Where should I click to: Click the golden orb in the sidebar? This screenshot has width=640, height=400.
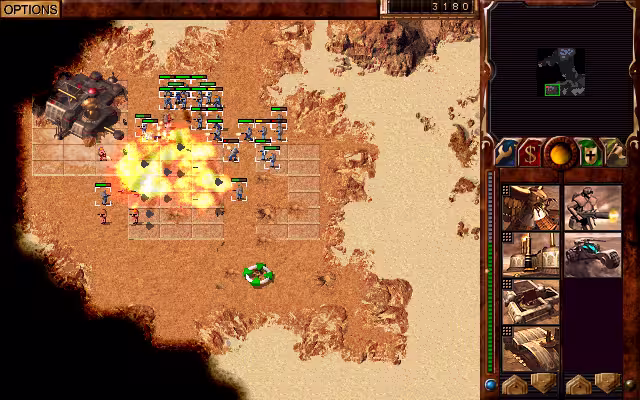[560, 152]
